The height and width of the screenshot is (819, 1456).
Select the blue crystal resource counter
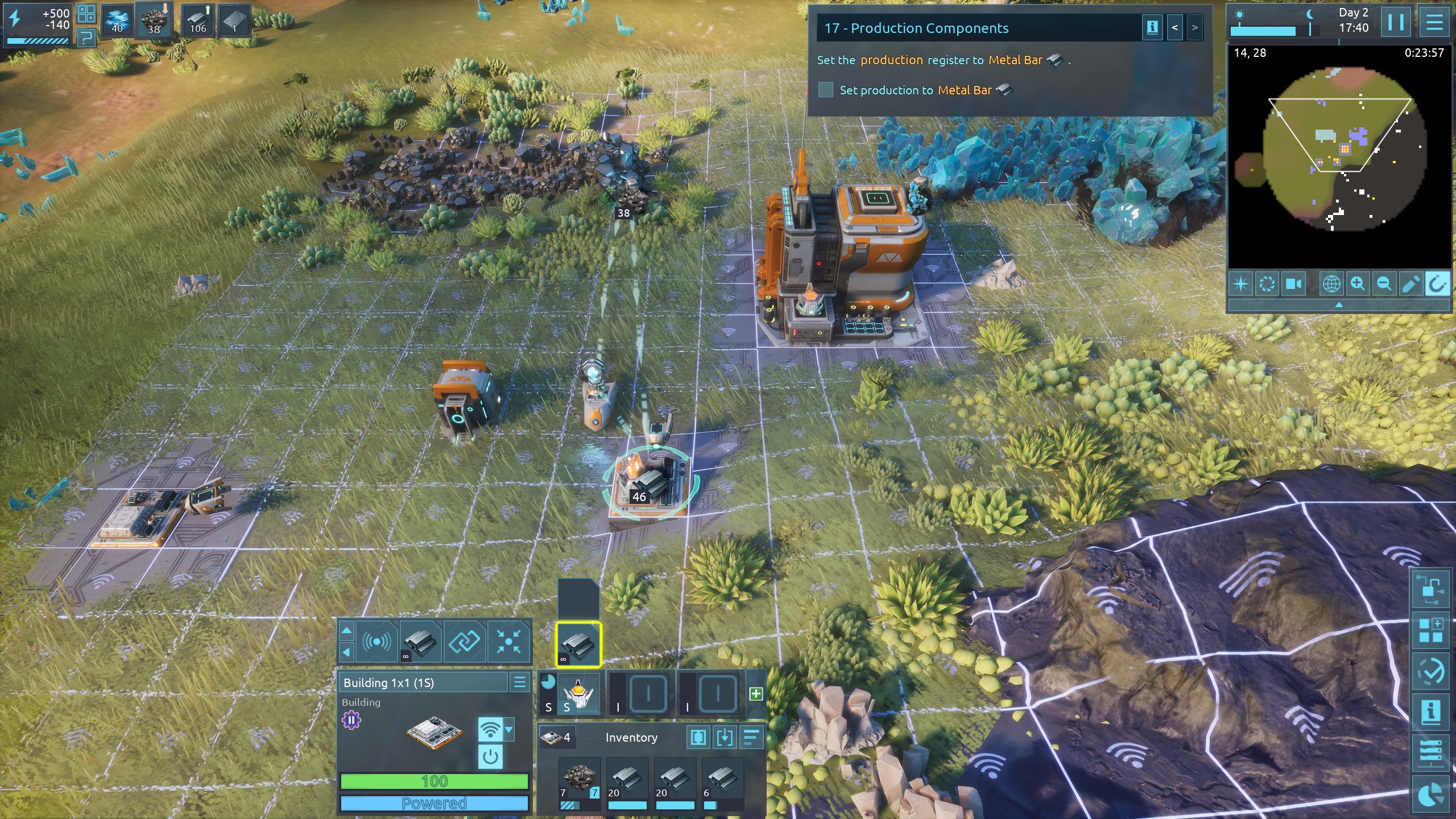point(117,21)
